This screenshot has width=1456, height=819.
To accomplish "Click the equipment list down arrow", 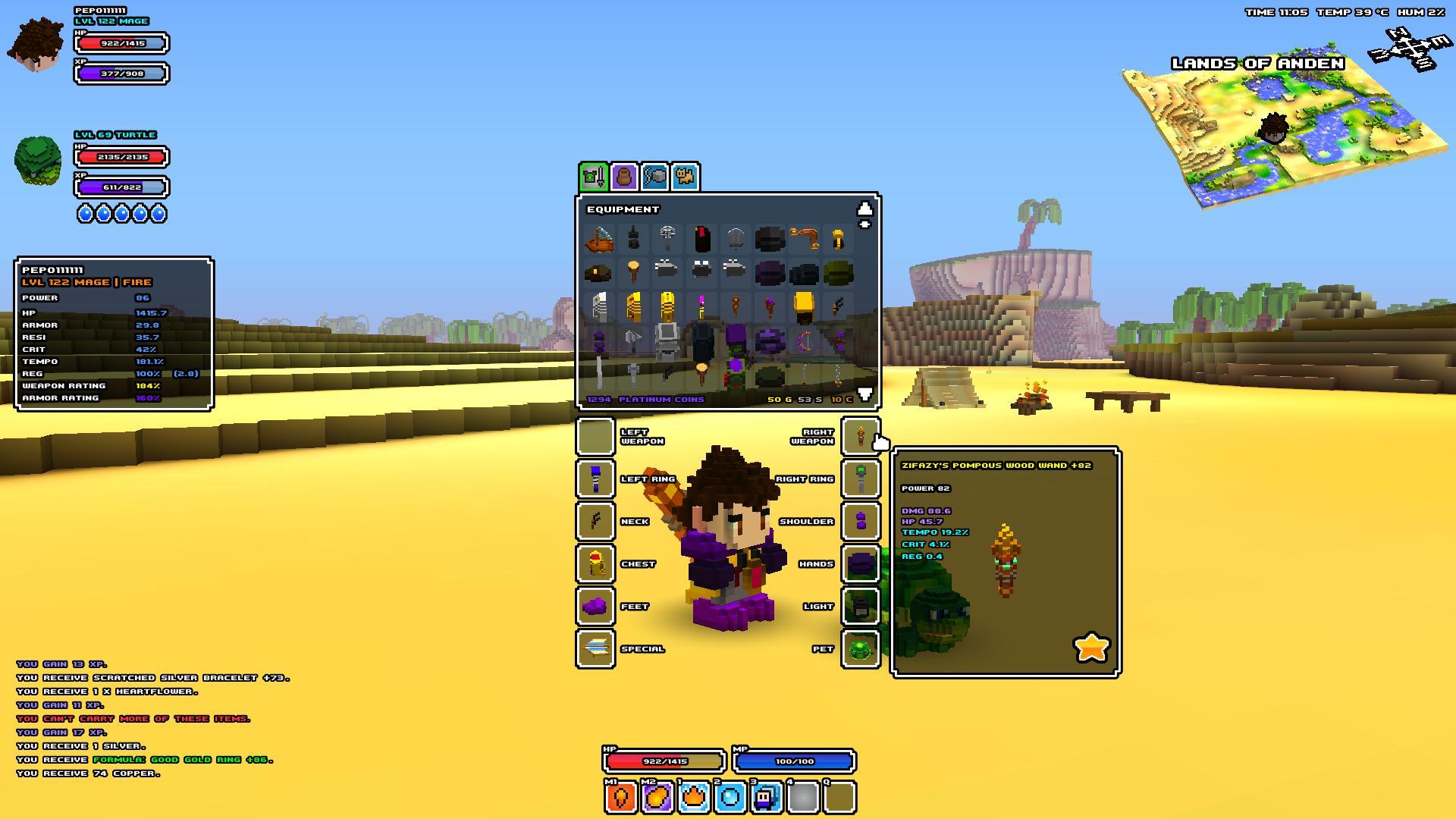I will pos(864,394).
